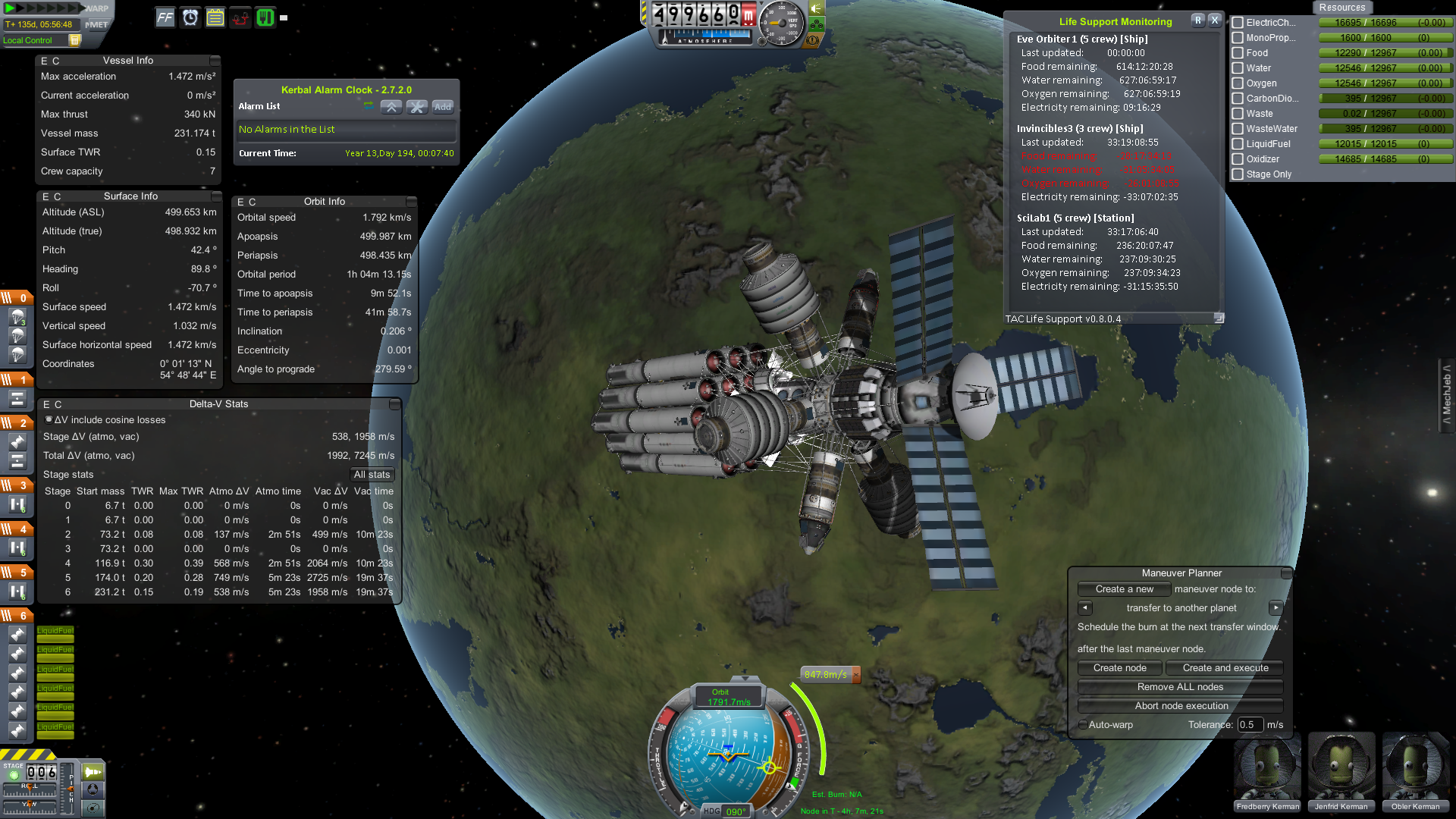Click the Remove ALL nodes button
The image size is (1456, 819).
(1179, 686)
